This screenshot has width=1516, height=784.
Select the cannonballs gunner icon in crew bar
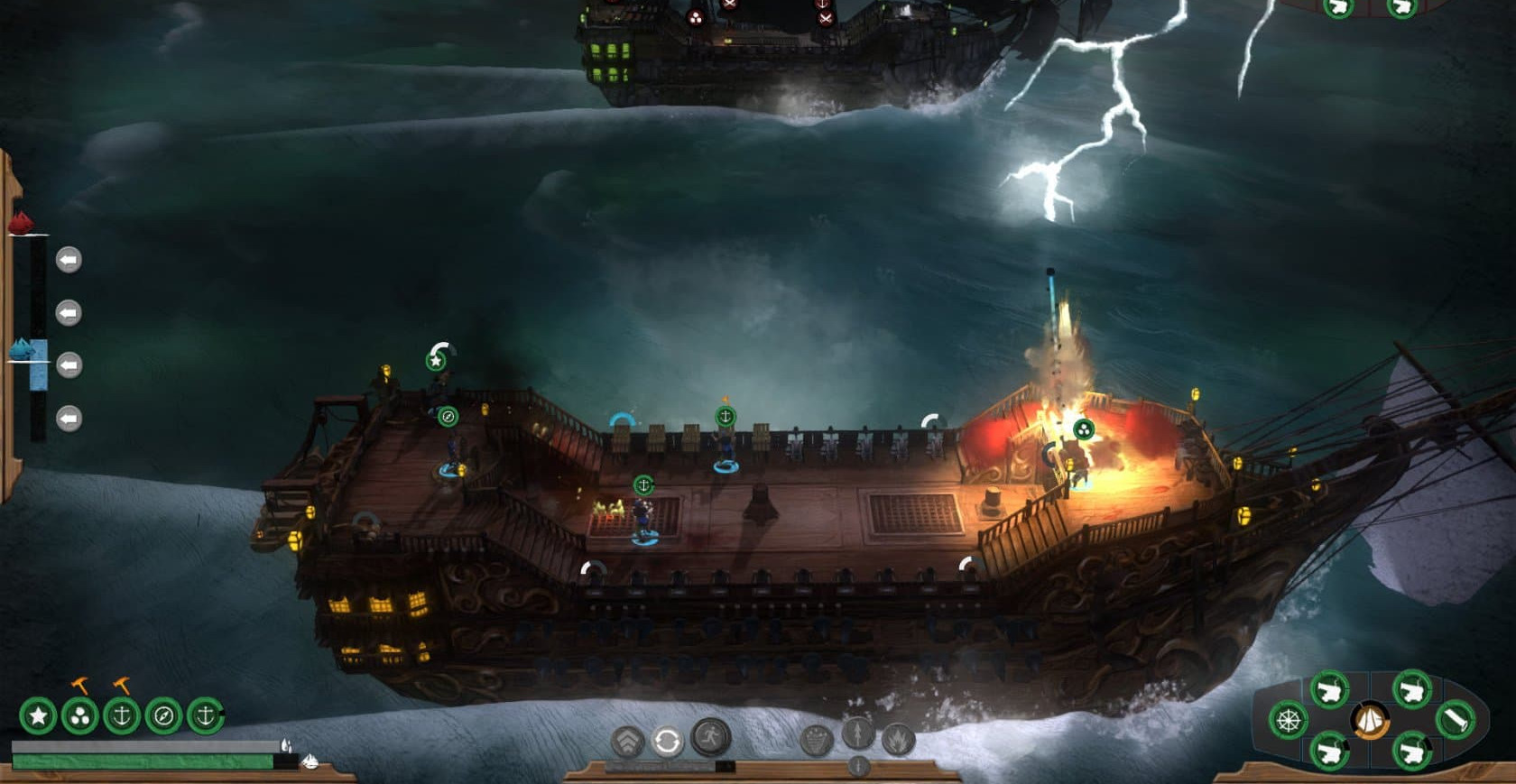coord(79,716)
